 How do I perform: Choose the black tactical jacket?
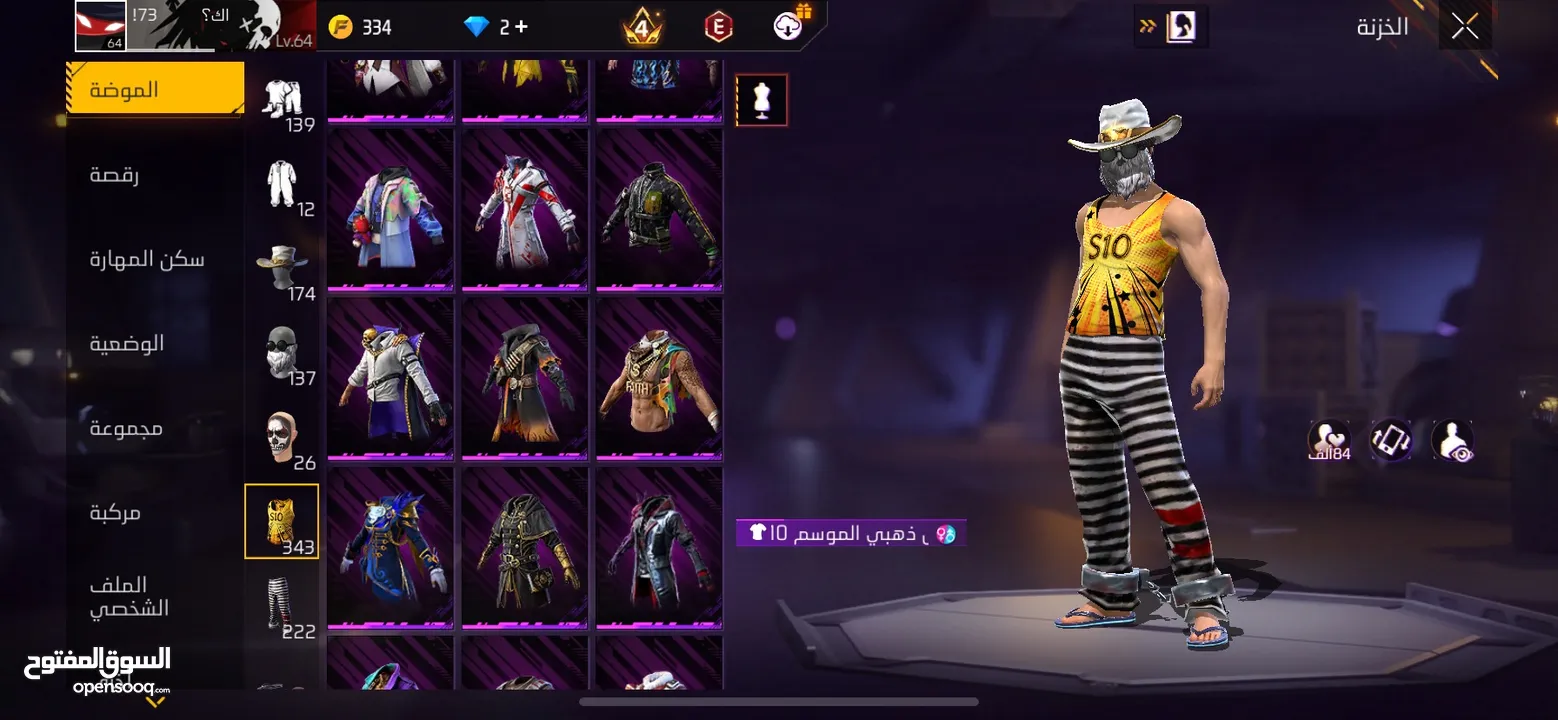[659, 210]
